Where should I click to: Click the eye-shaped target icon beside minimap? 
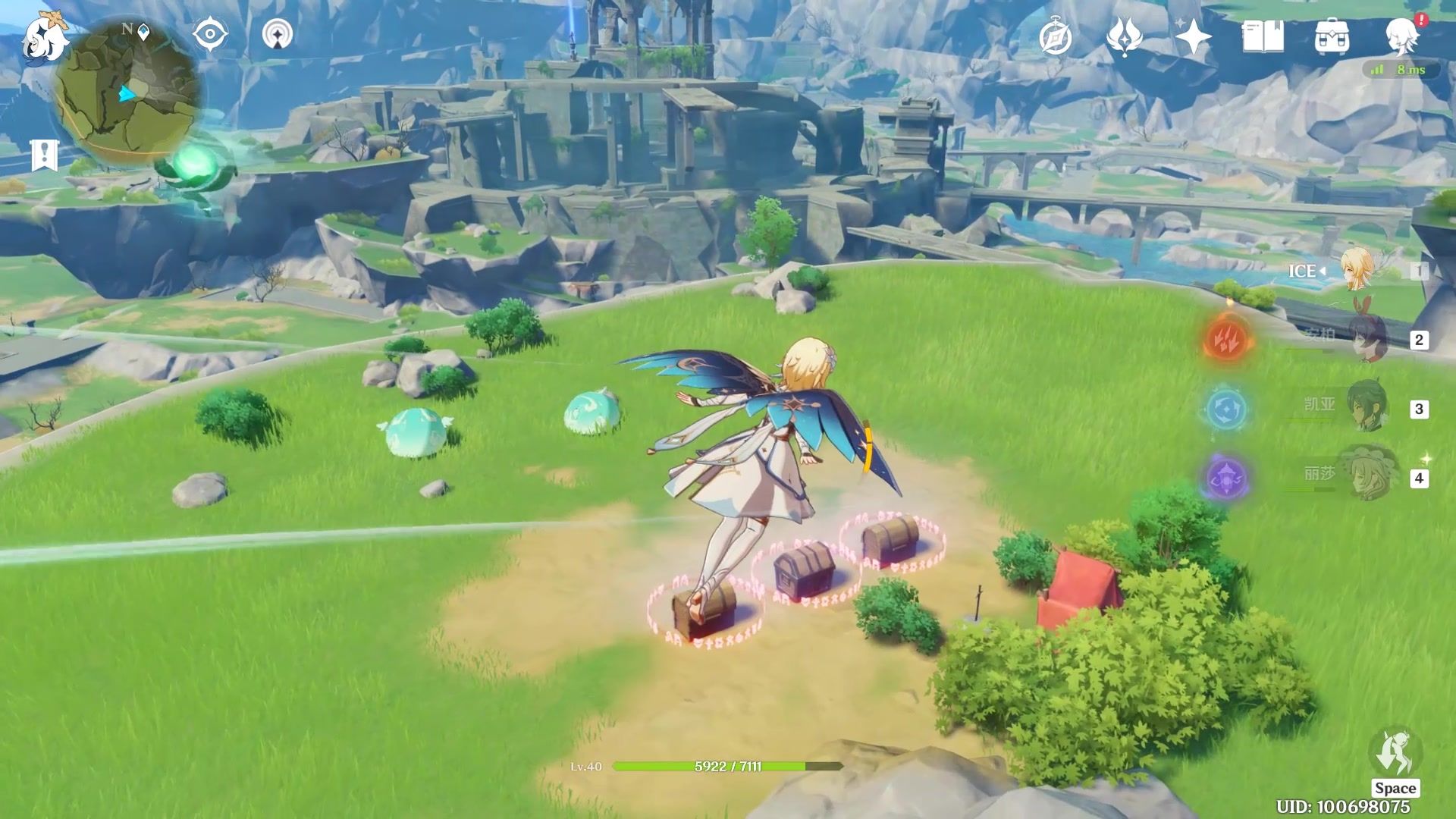point(210,35)
